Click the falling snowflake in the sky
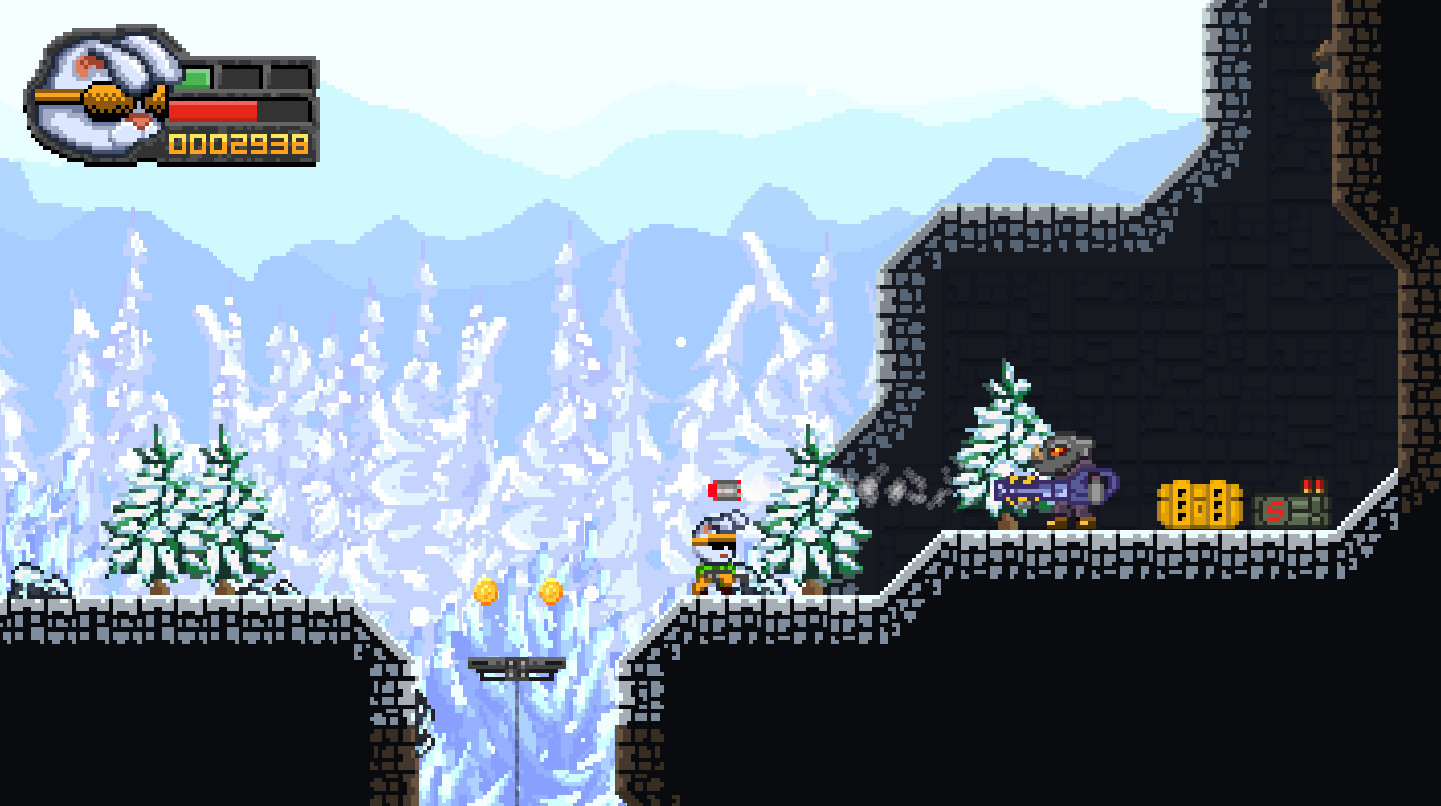1441x806 pixels. (680, 342)
